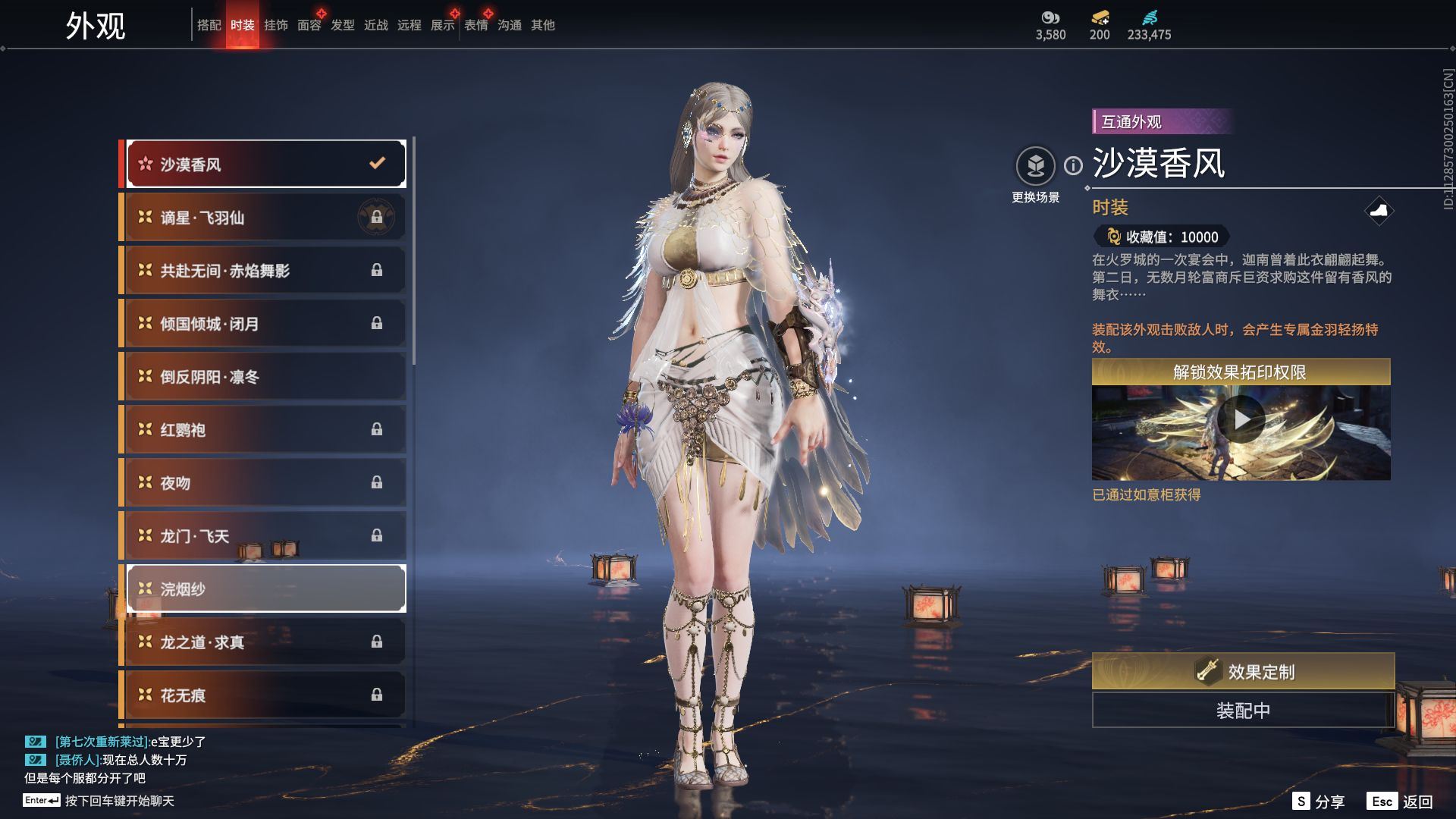Preview the 夜吻 outfit
The image size is (1456, 819).
265,483
